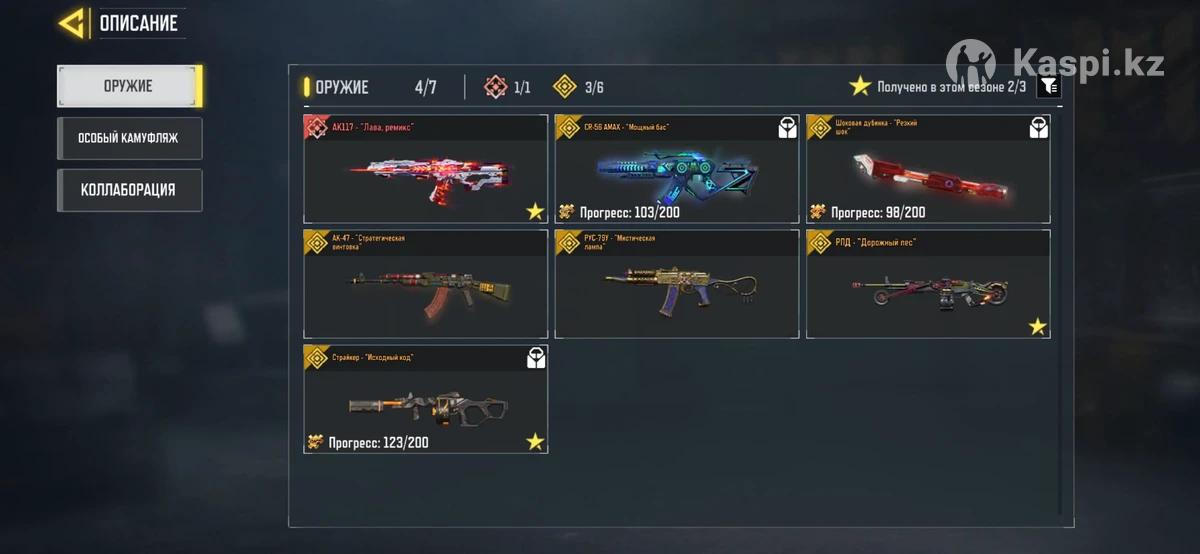Screen dimensions: 1200x554
Task: Pick the РУС-79У "Мистическая лампа" card
Action: [677, 284]
